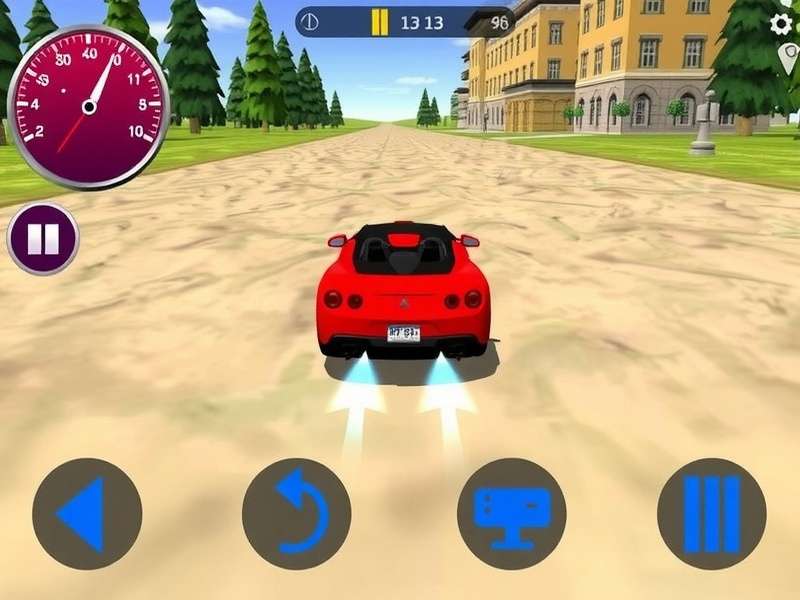Tap the three vertical bars pedal button
The height and width of the screenshot is (600, 800).
(x=711, y=514)
